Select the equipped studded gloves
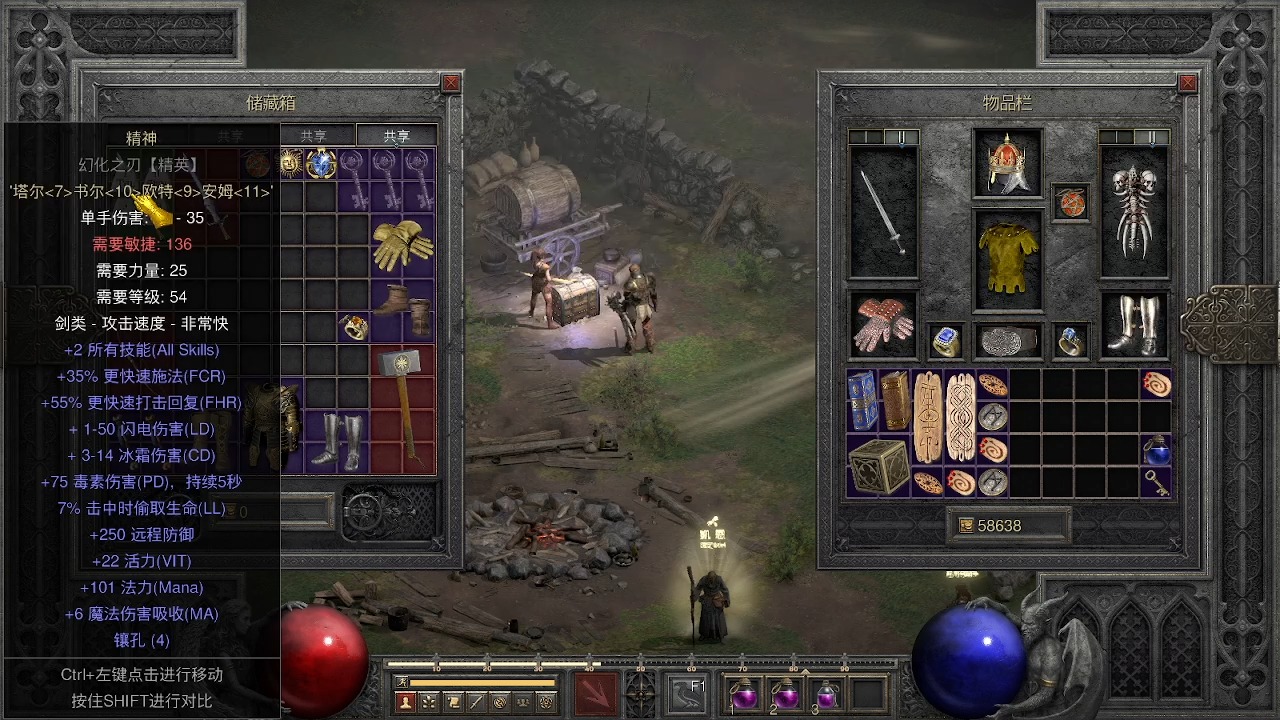Image resolution: width=1280 pixels, height=720 pixels. pos(883,325)
